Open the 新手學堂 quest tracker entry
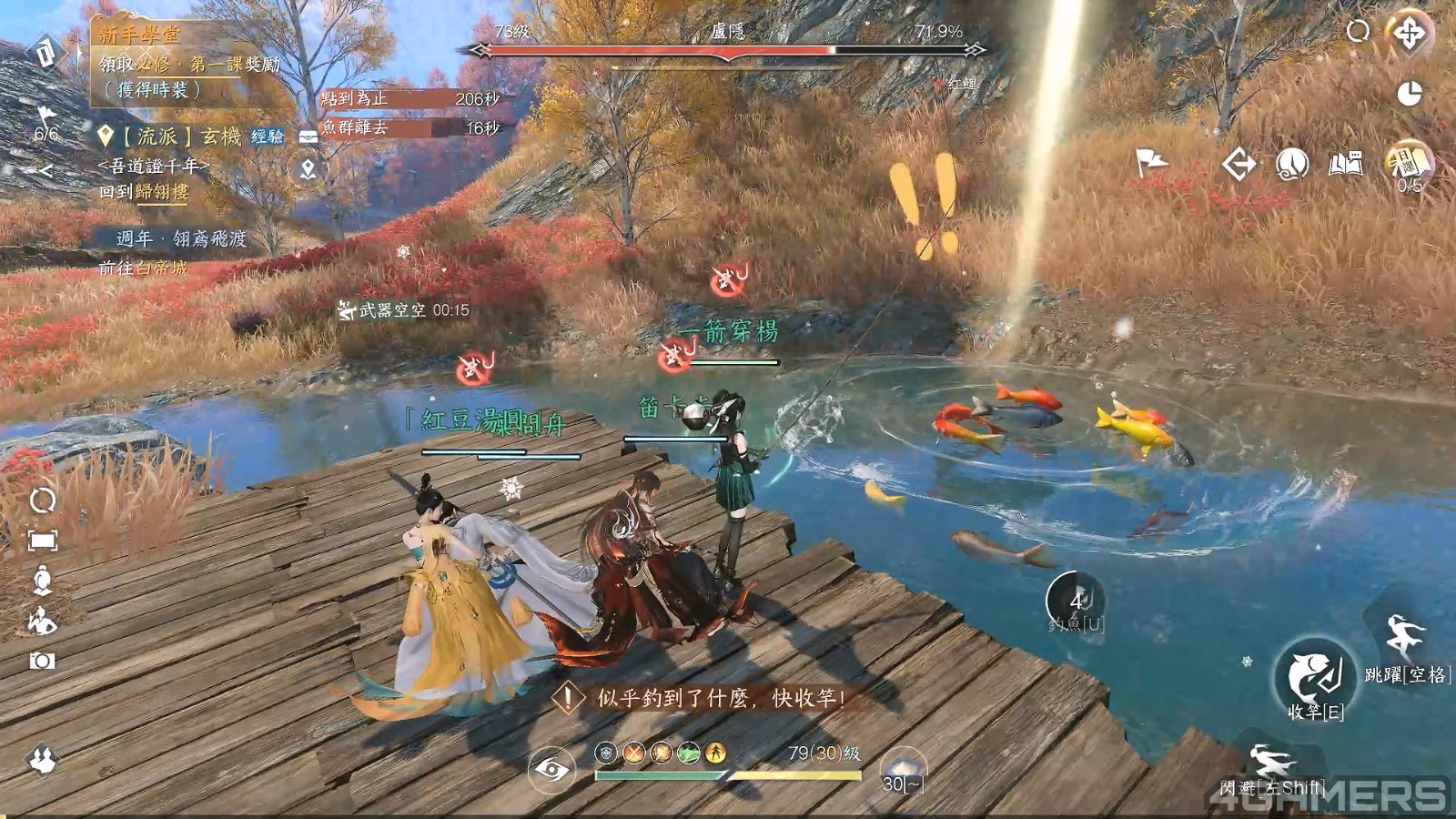This screenshot has width=1456, height=819. coord(140,35)
